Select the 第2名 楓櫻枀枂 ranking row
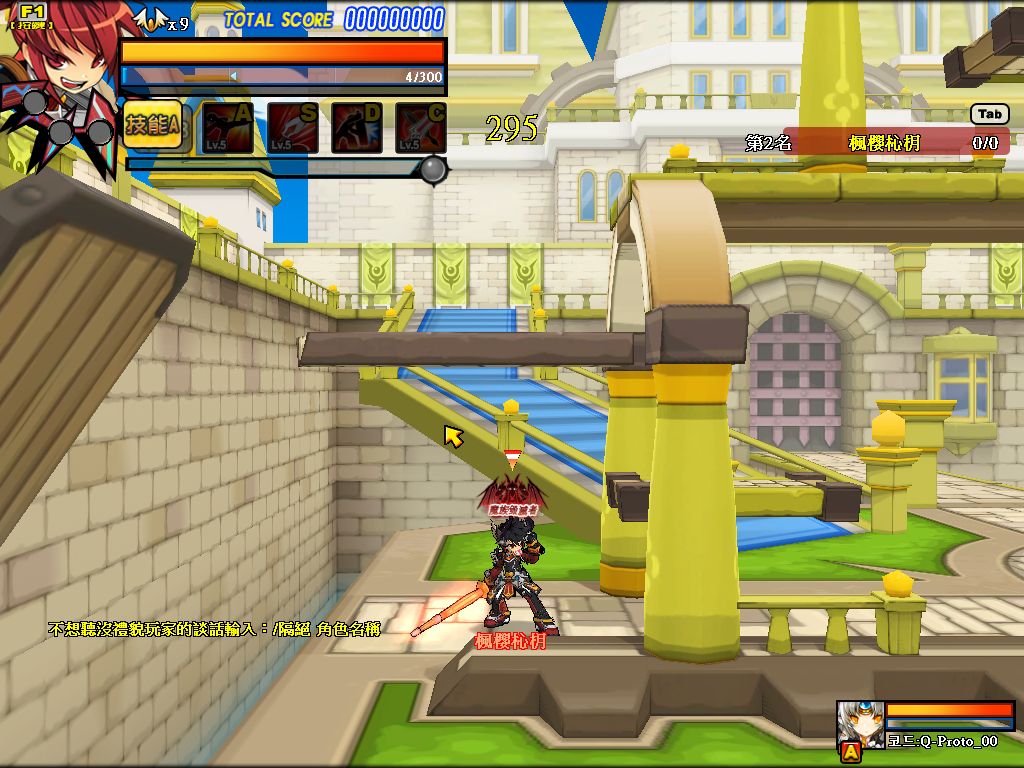Image resolution: width=1024 pixels, height=768 pixels. point(875,143)
